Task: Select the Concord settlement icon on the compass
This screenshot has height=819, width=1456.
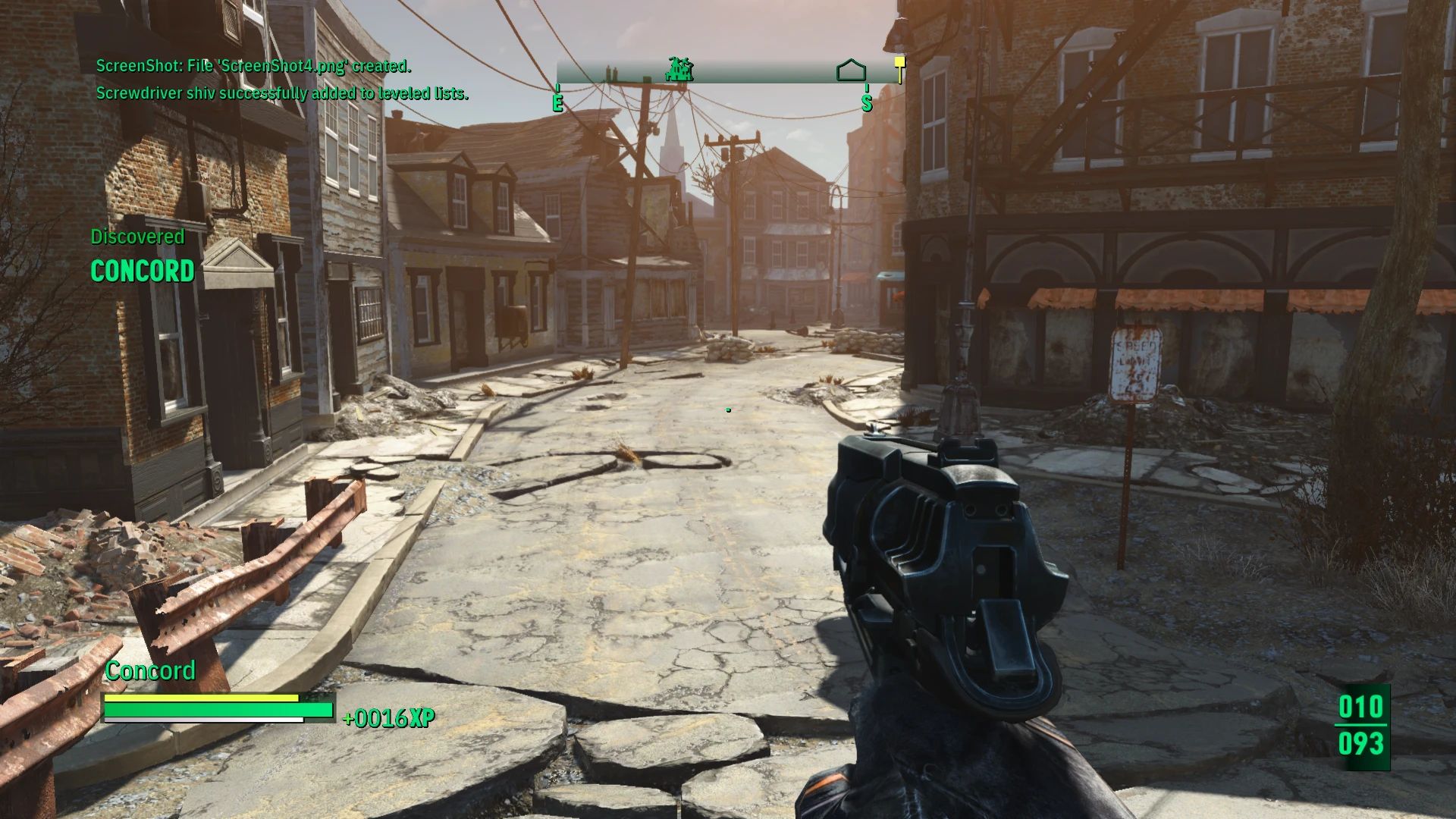Action: point(680,70)
